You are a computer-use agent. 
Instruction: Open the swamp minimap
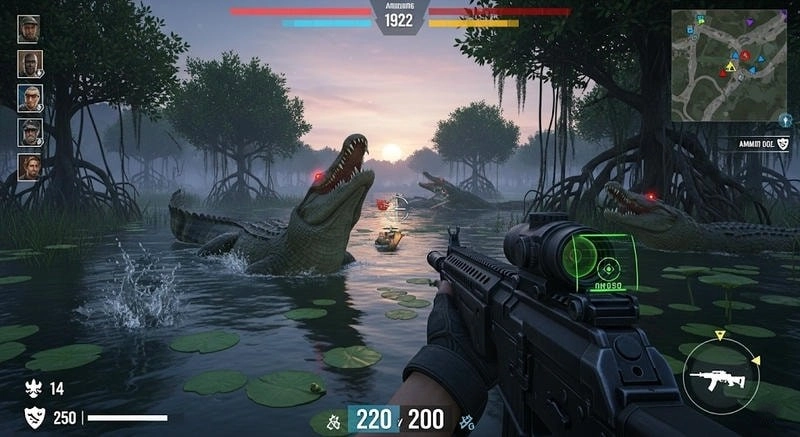pyautogui.click(x=728, y=64)
